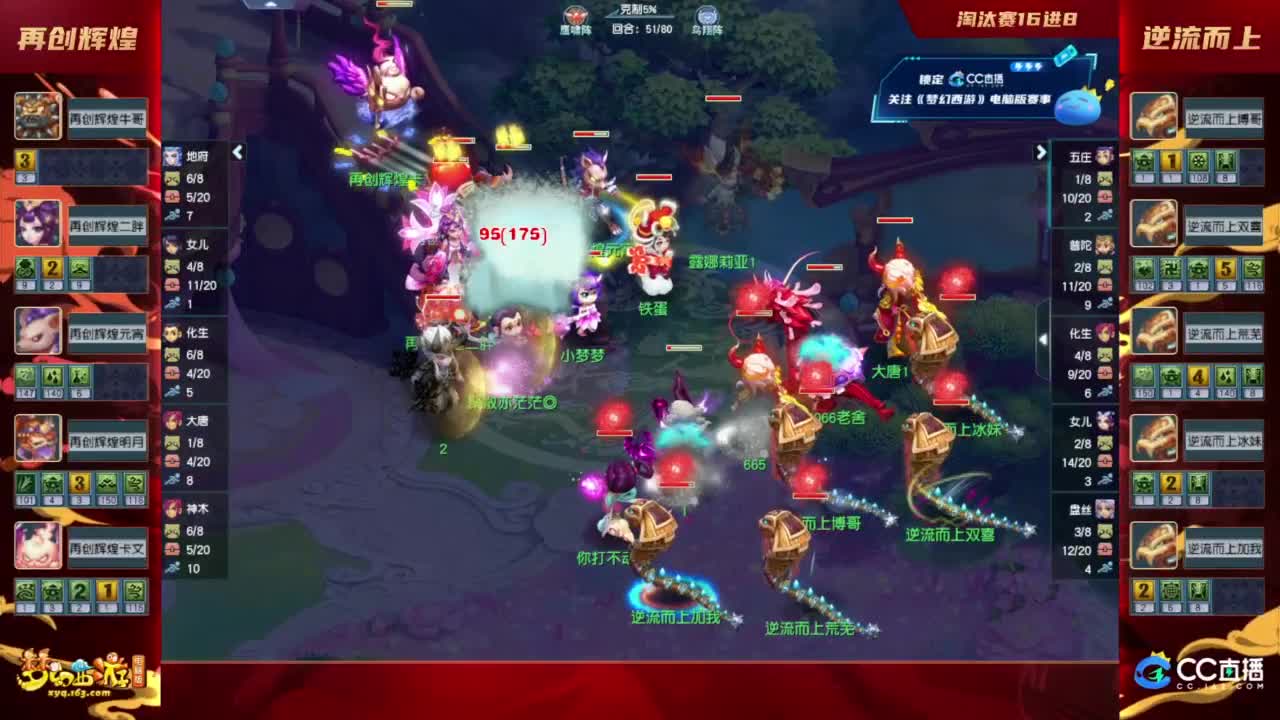The height and width of the screenshot is (720, 1280).
Task: Open the 再创辉煌二胖 player portrait
Action: click(37, 223)
